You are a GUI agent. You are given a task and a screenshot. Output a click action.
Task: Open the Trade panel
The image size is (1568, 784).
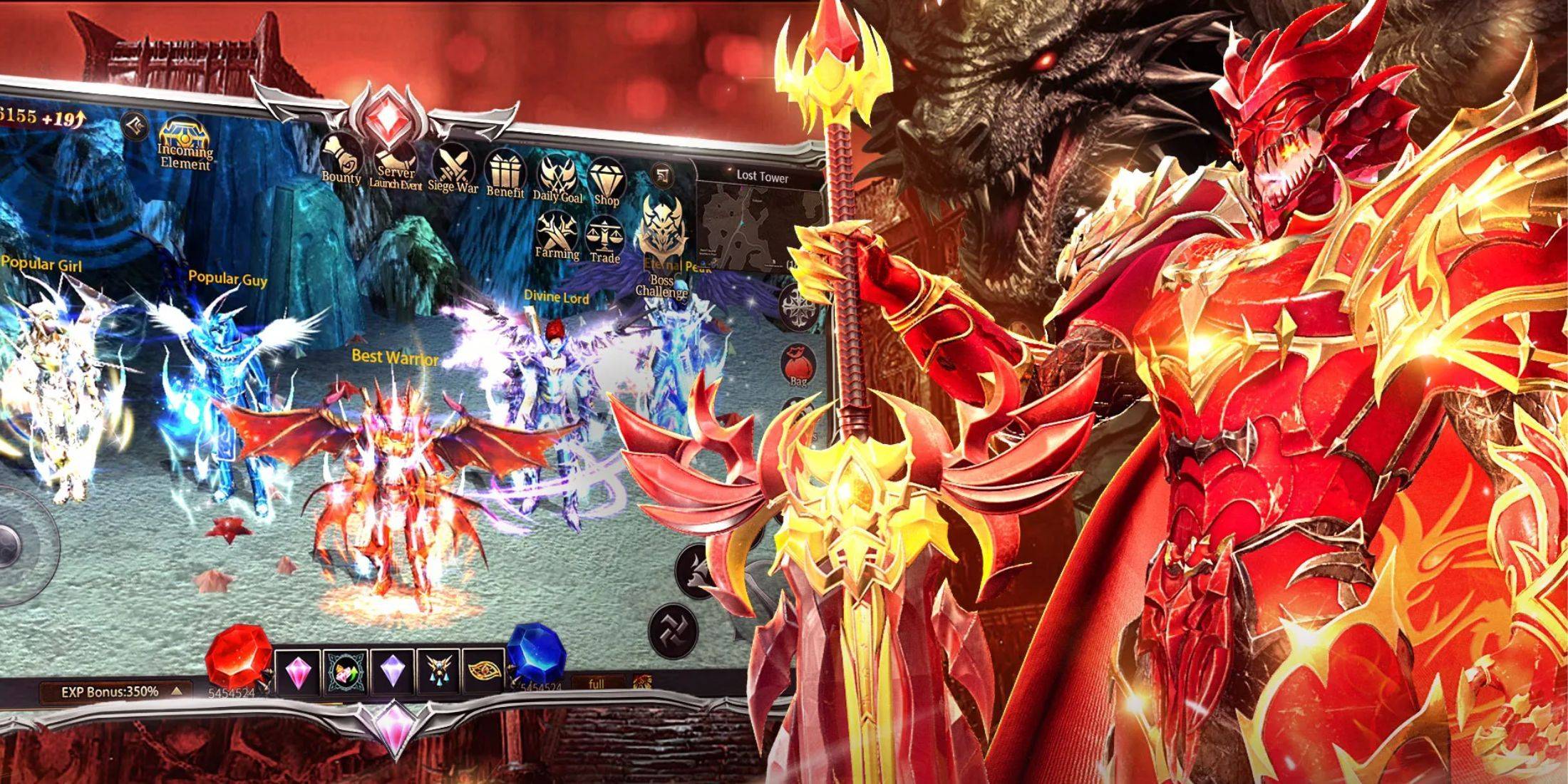pyautogui.click(x=605, y=235)
